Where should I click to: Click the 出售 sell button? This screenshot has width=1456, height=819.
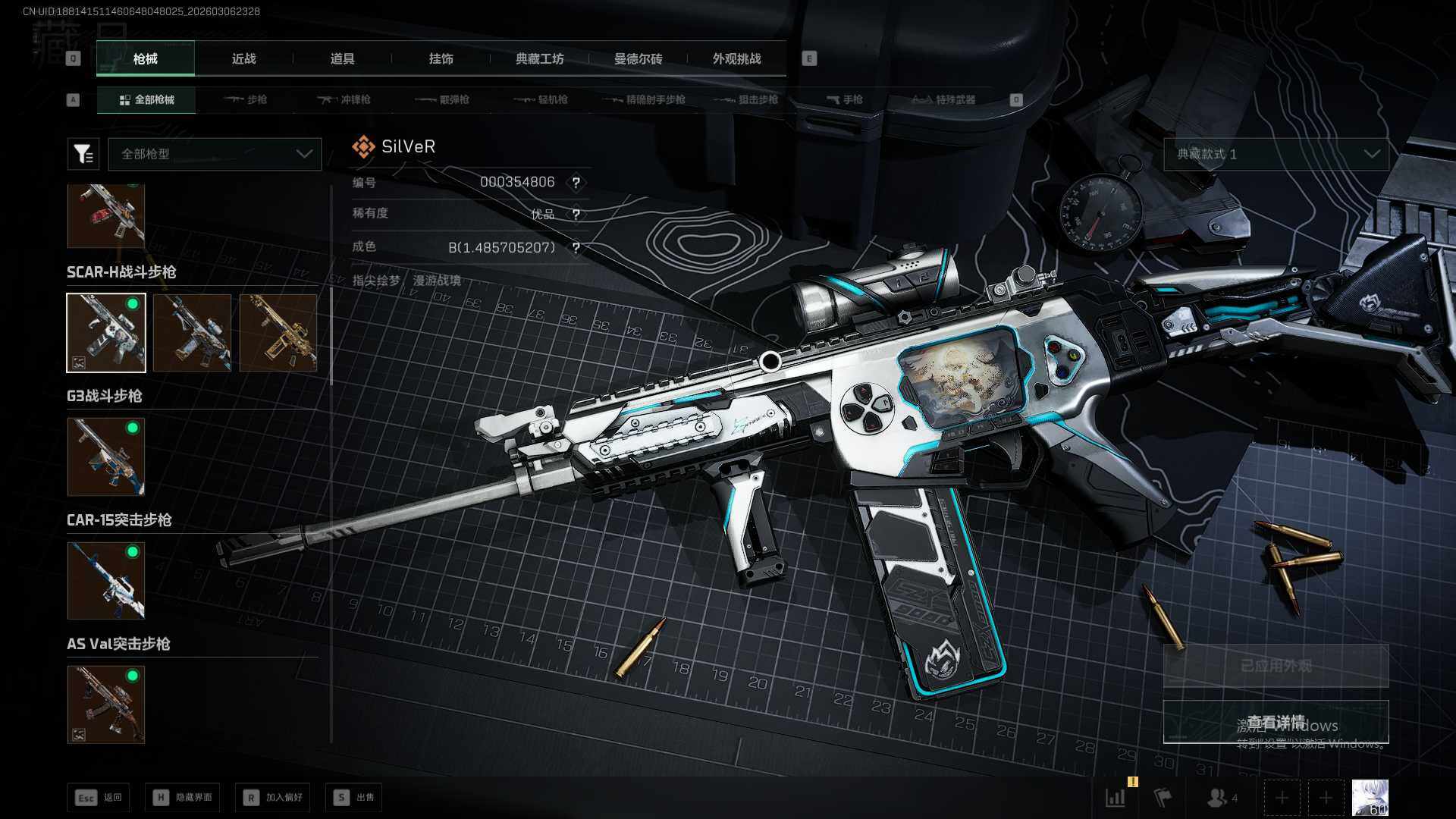point(354,797)
